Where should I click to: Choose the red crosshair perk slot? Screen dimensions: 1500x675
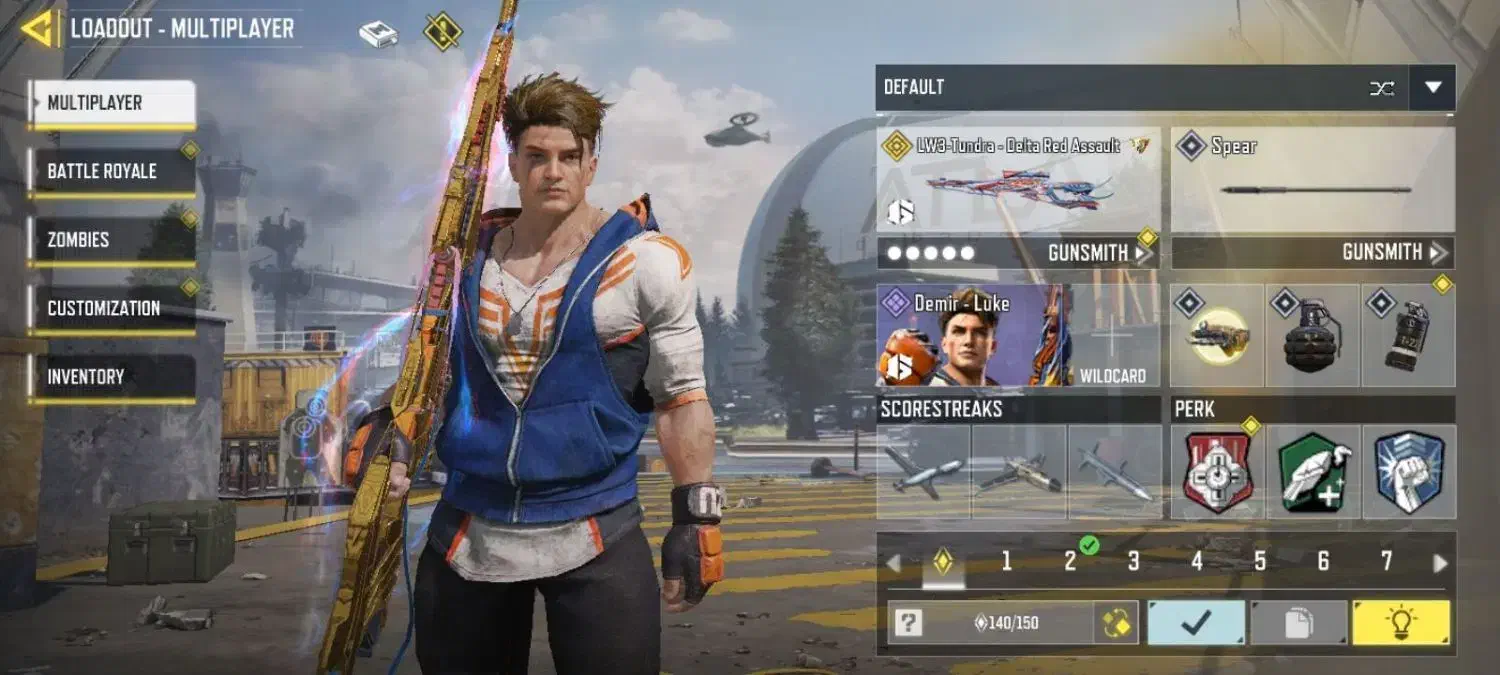tap(1217, 472)
